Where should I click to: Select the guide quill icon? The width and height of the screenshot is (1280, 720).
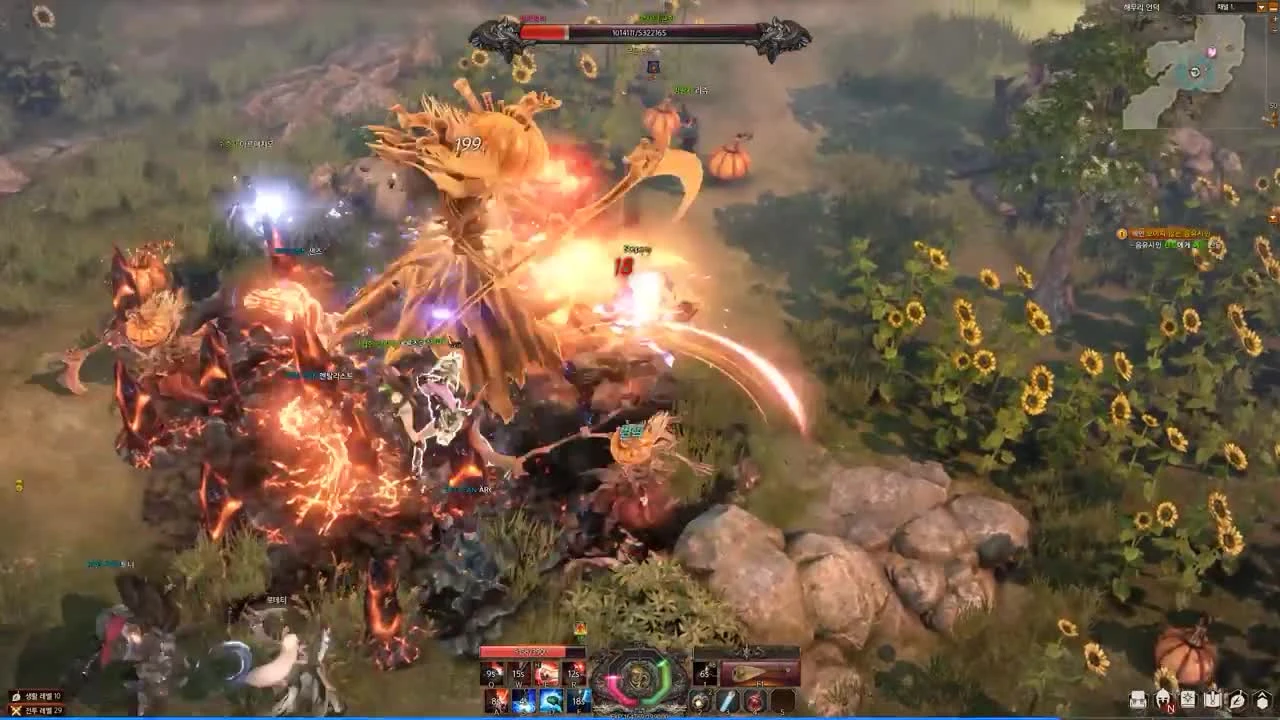click(x=1236, y=700)
